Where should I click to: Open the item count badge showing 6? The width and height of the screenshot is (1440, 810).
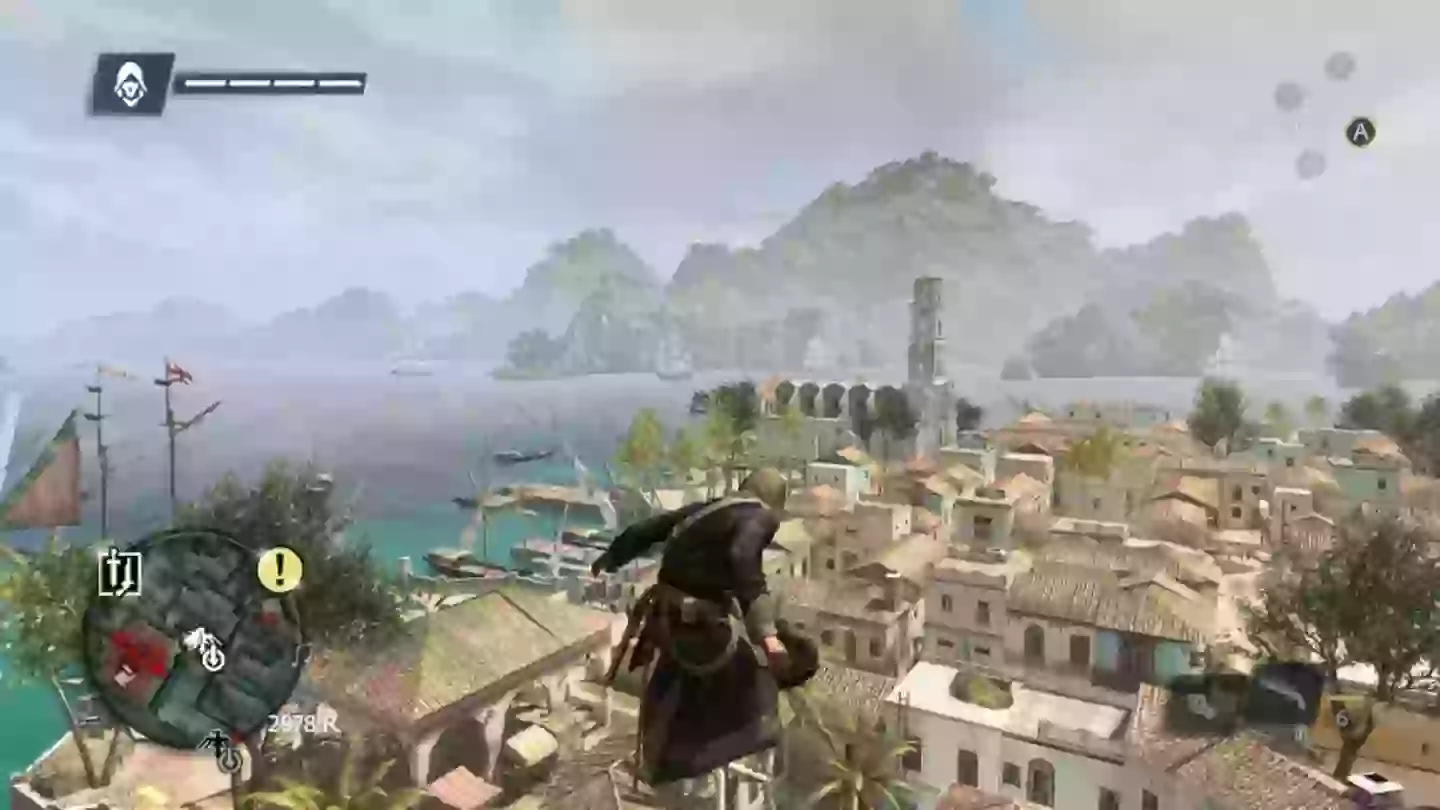click(x=1343, y=718)
